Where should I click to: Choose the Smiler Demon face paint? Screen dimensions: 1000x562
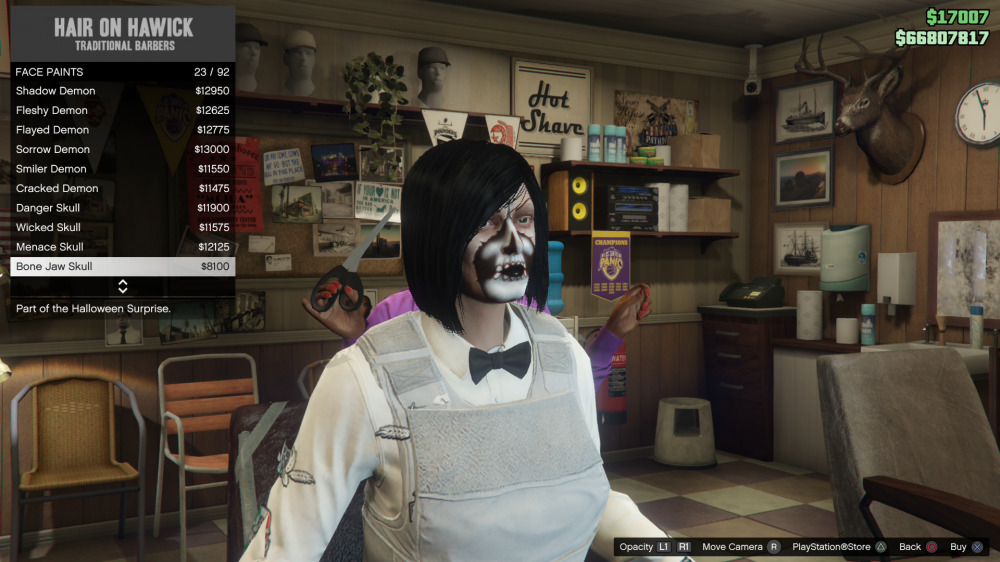[122, 169]
